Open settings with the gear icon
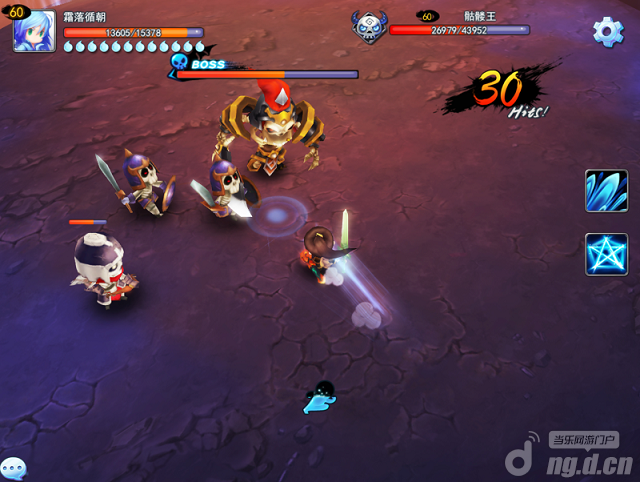640x482 pixels. [608, 31]
